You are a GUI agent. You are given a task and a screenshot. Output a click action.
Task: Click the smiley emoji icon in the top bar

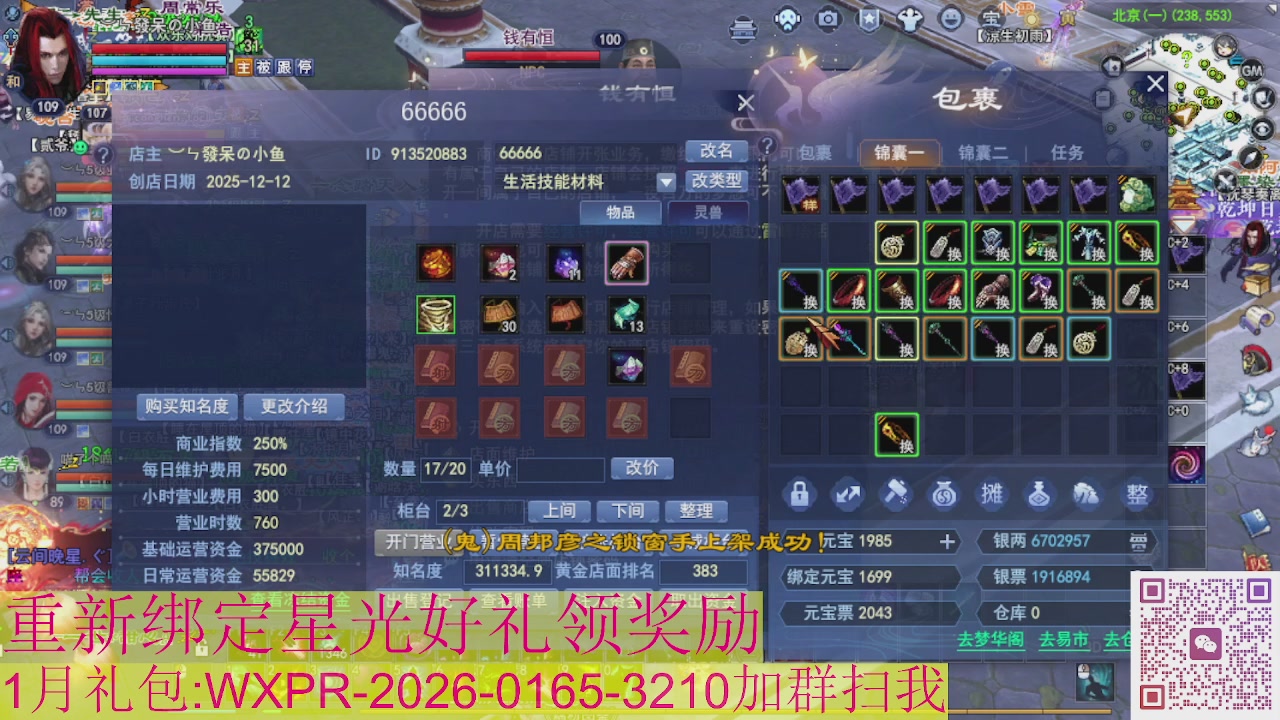coord(952,17)
